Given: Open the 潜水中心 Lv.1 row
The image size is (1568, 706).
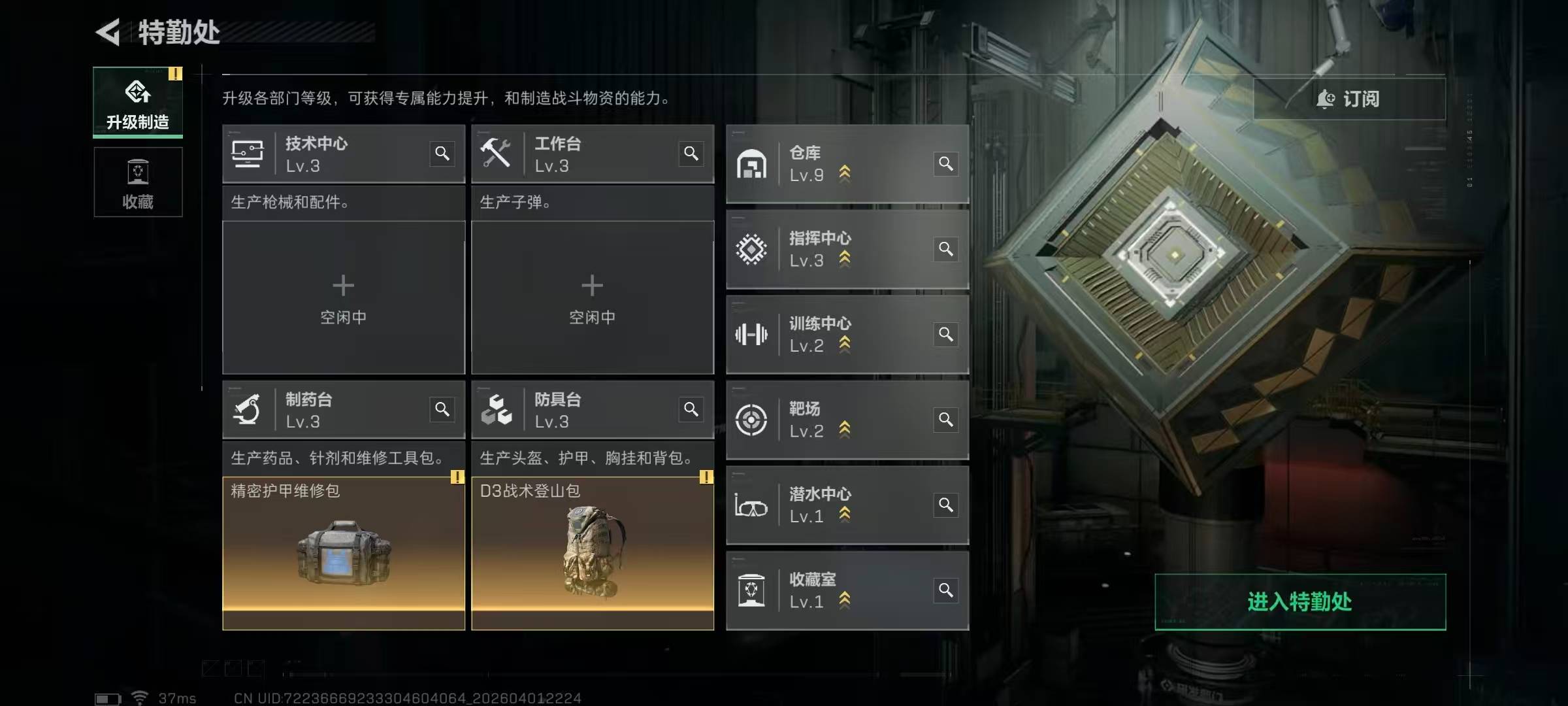Looking at the screenshot, I should click(x=830, y=505).
